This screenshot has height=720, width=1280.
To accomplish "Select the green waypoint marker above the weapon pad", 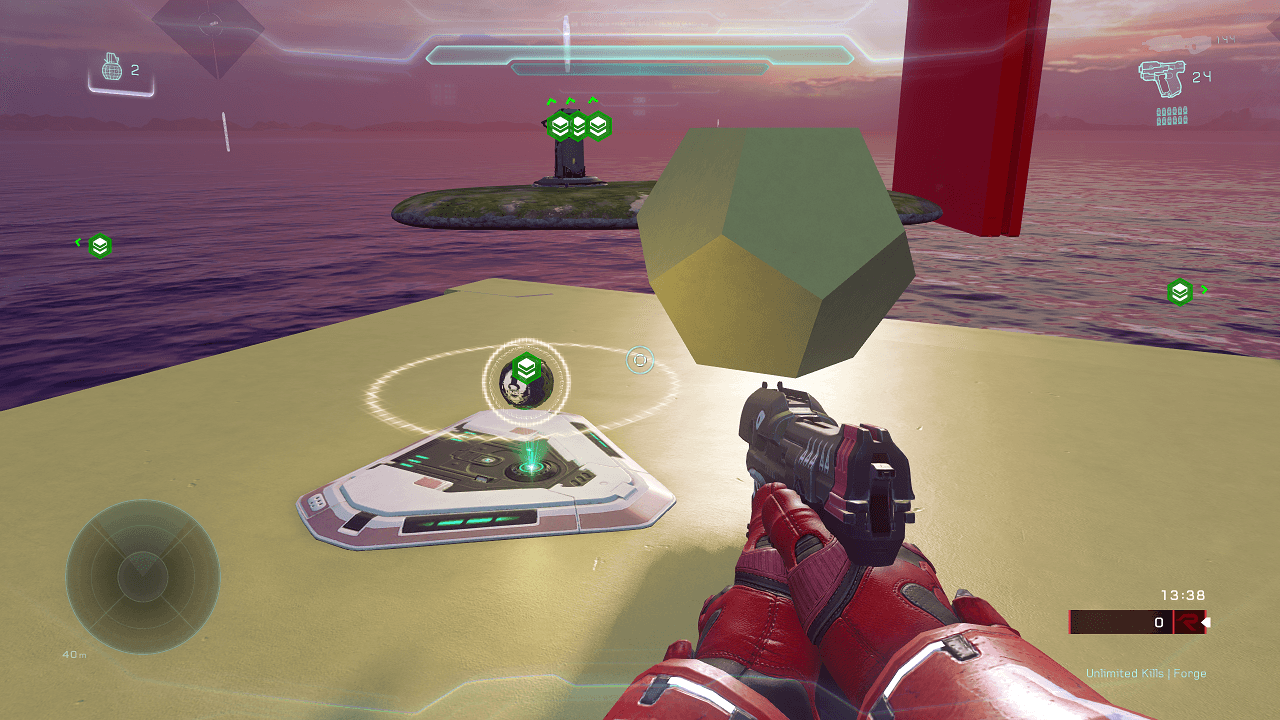I will point(527,368).
